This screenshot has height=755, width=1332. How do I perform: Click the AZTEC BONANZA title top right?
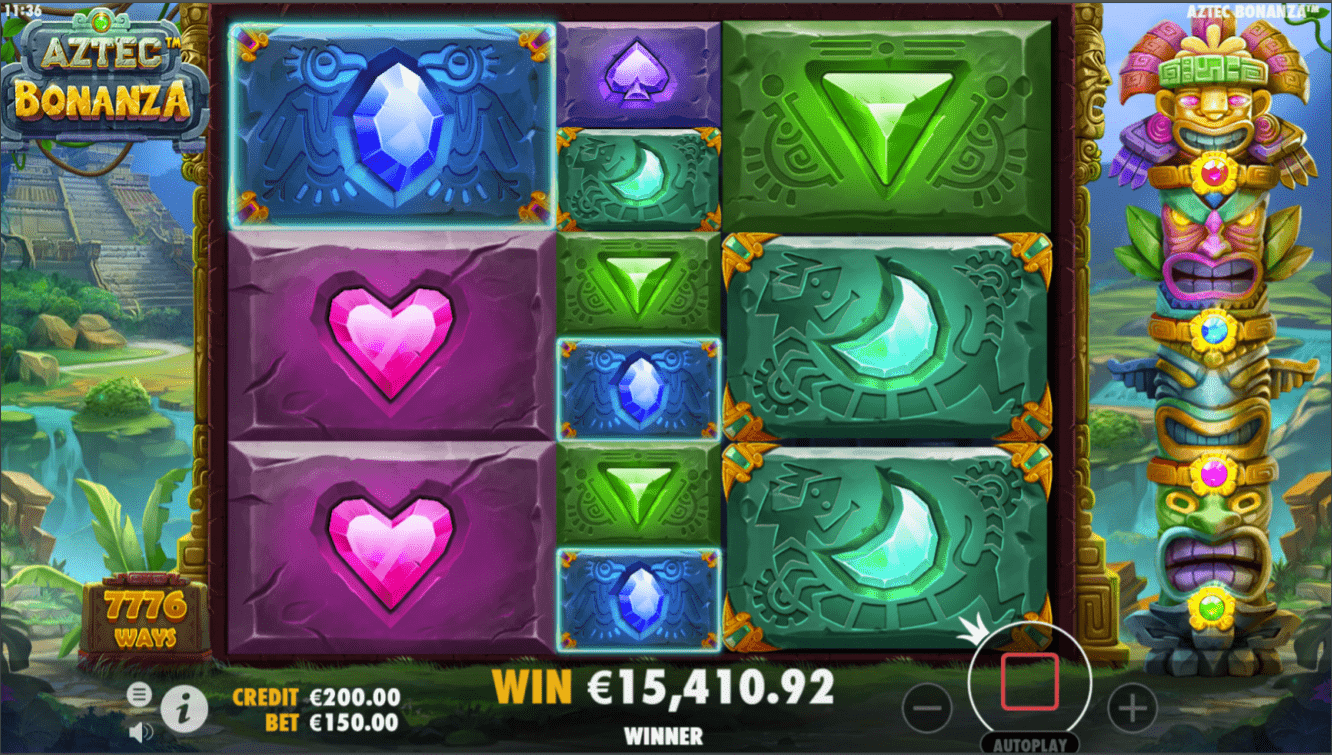click(x=1250, y=8)
